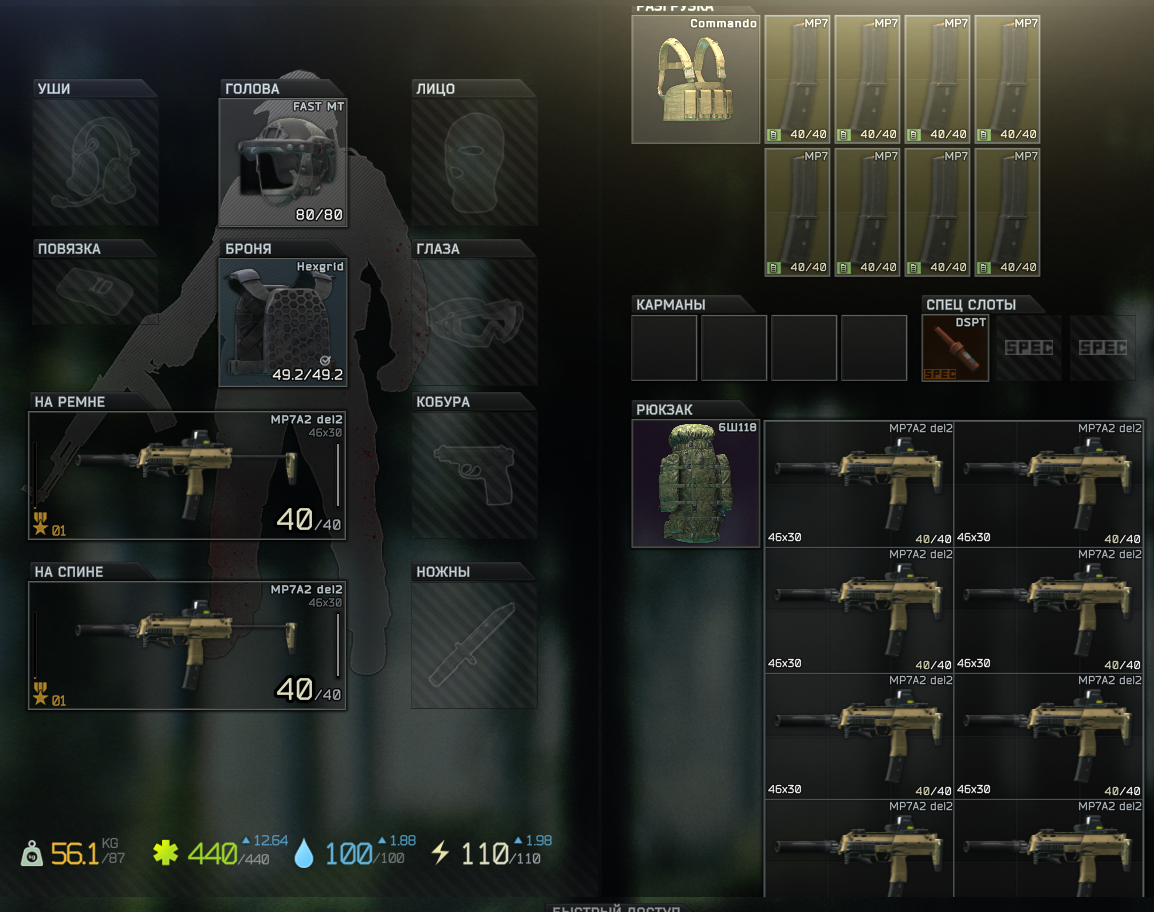Click the empty НОЖНЫ knife sheath slot

474,646
